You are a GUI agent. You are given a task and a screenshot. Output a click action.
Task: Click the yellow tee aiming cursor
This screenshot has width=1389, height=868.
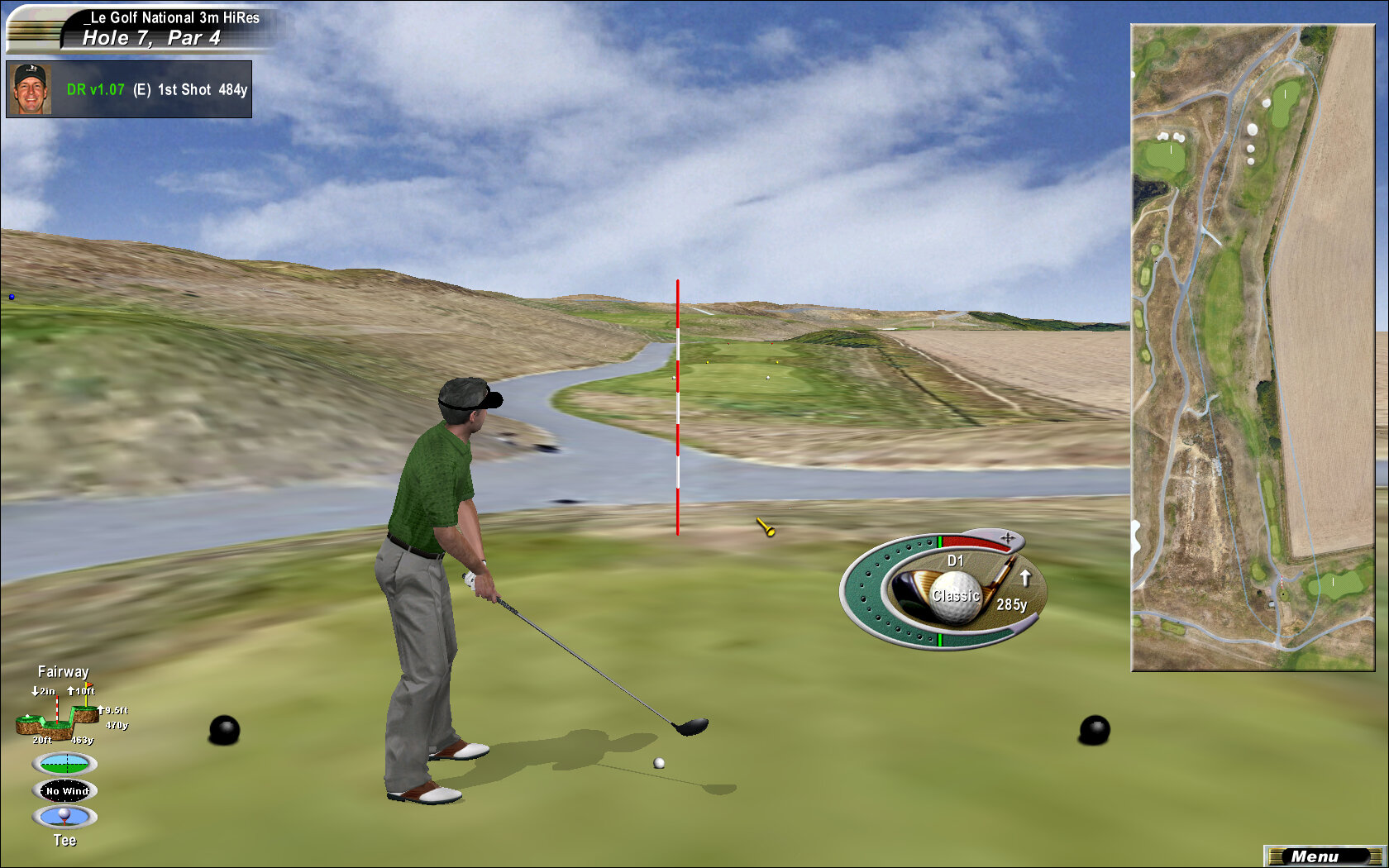[x=766, y=527]
